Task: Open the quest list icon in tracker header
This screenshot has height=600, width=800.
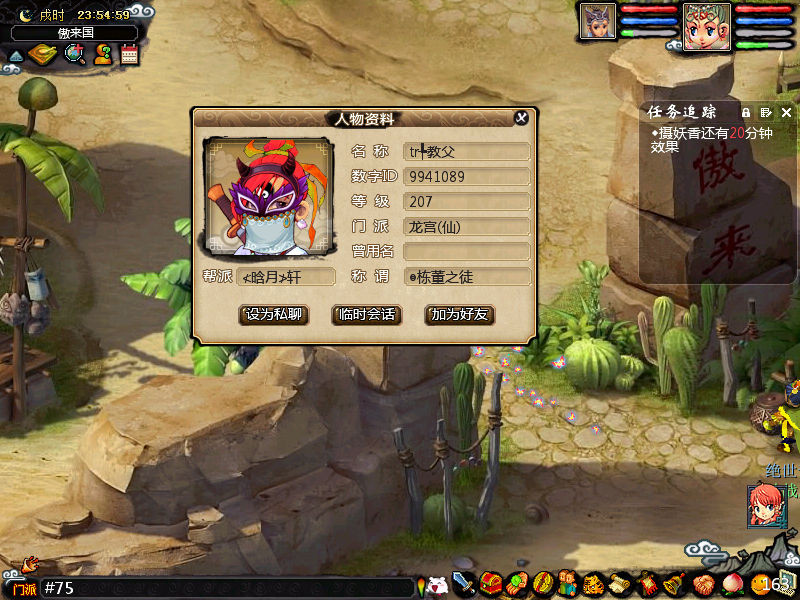Action: coord(766,112)
